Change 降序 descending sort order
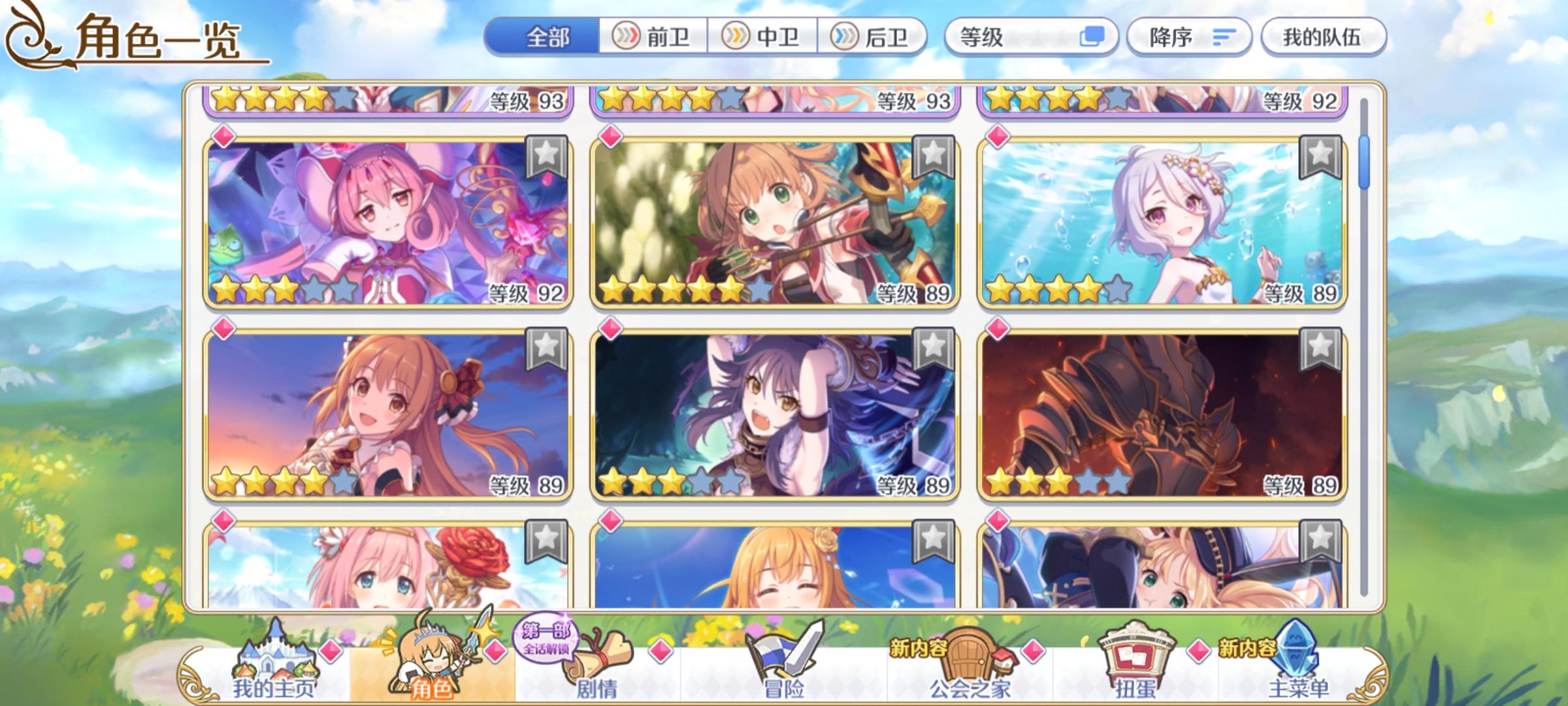Viewport: 1568px width, 706px height. pos(1189,39)
